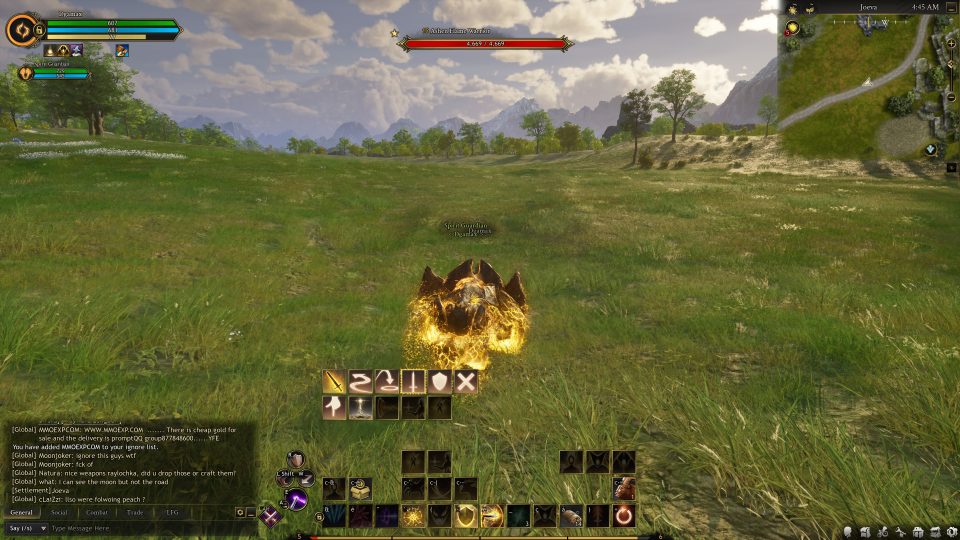This screenshot has width=960, height=540.
Task: Select the sword attack pet command
Action: point(334,381)
